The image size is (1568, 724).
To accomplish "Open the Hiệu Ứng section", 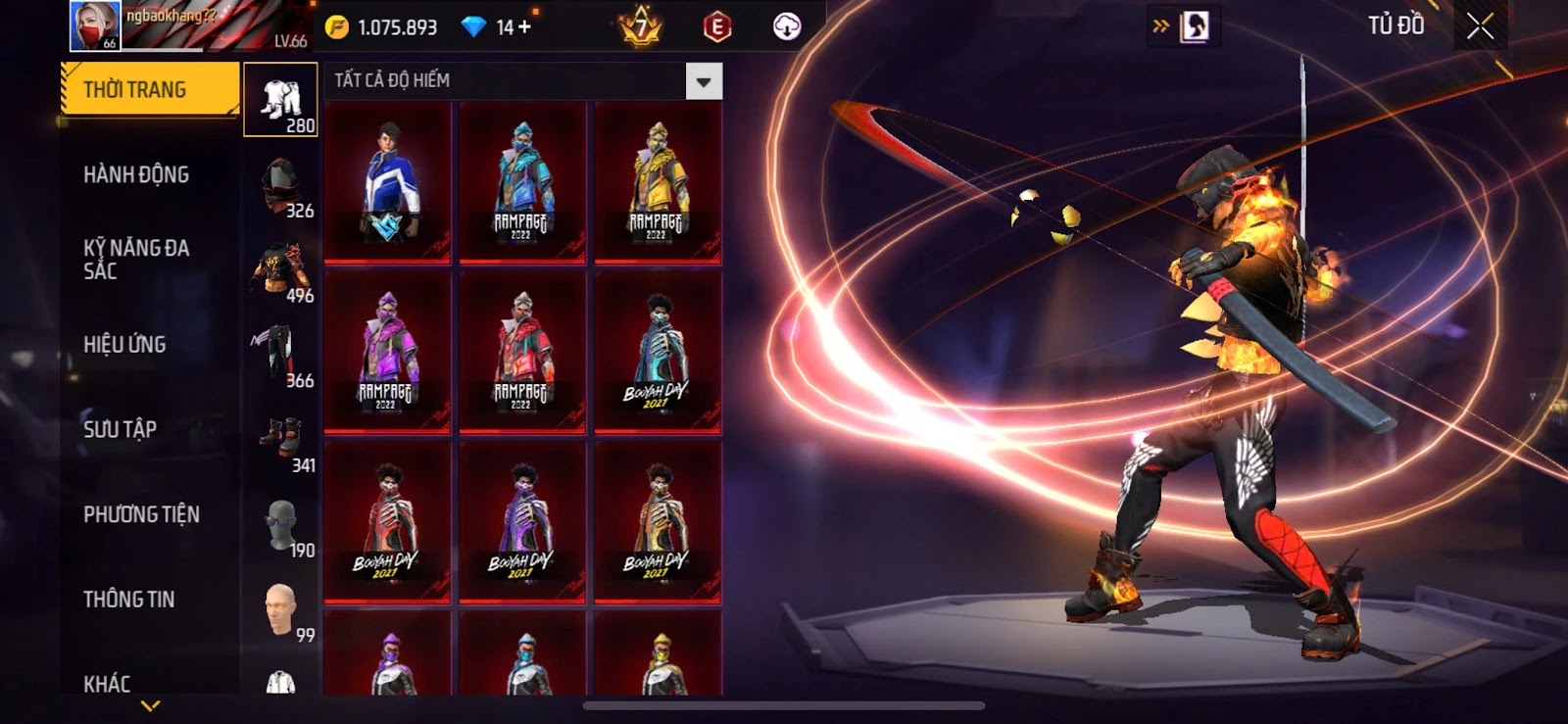I will (x=124, y=345).
